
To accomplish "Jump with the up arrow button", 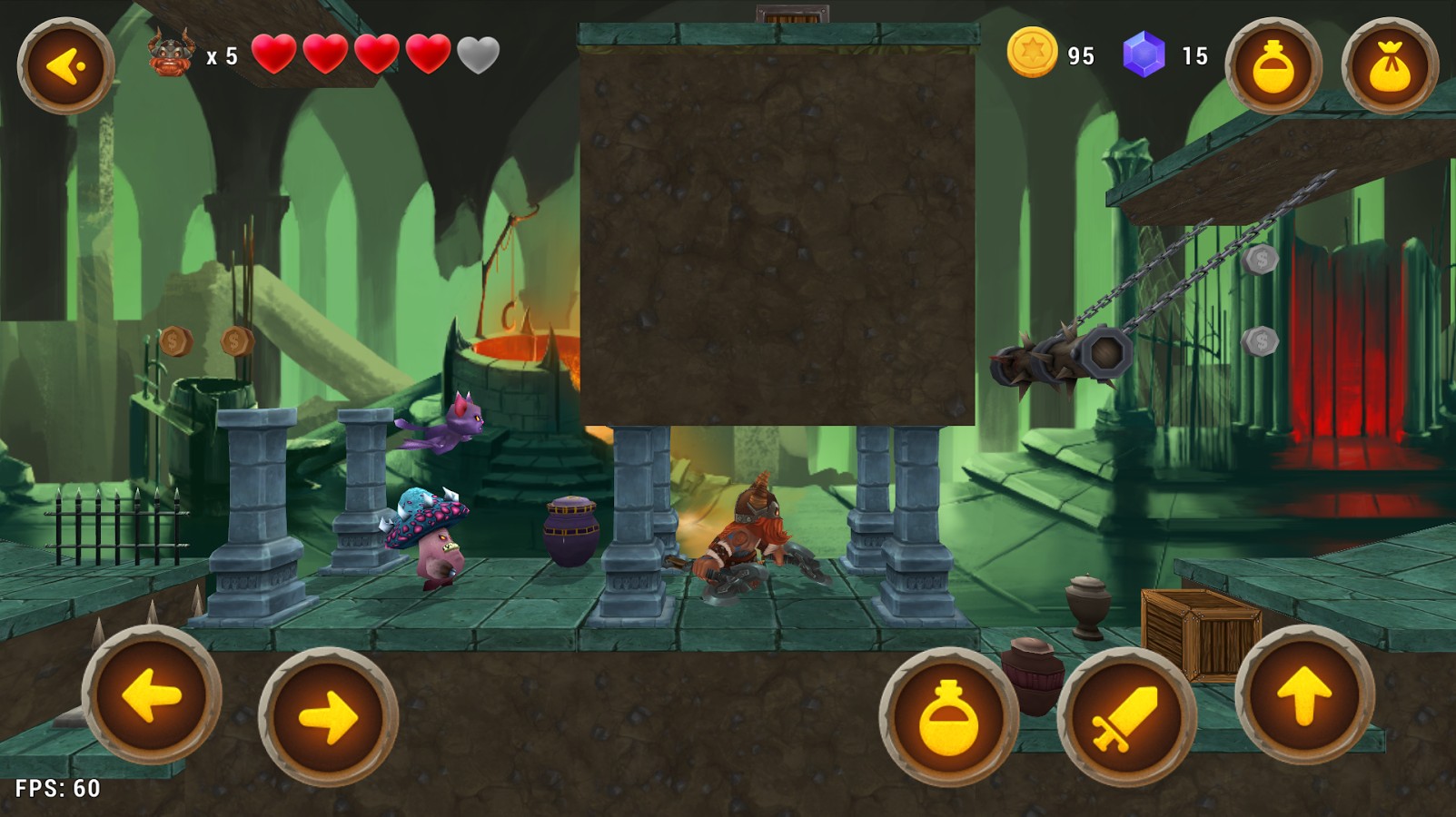I will [1304, 695].
